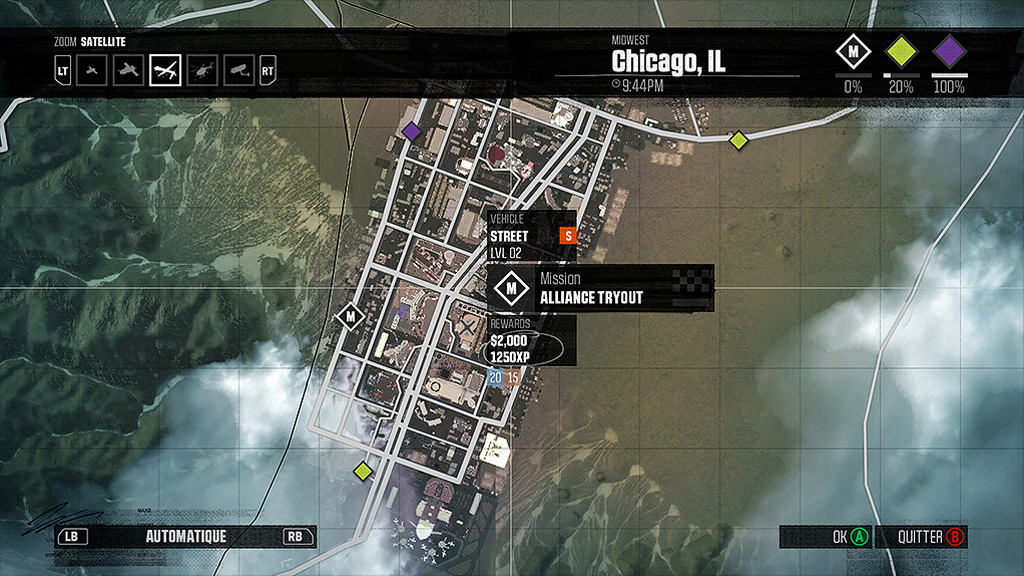Click the white M mission legend at 0%
This screenshot has height=576, width=1024.
[x=853, y=51]
